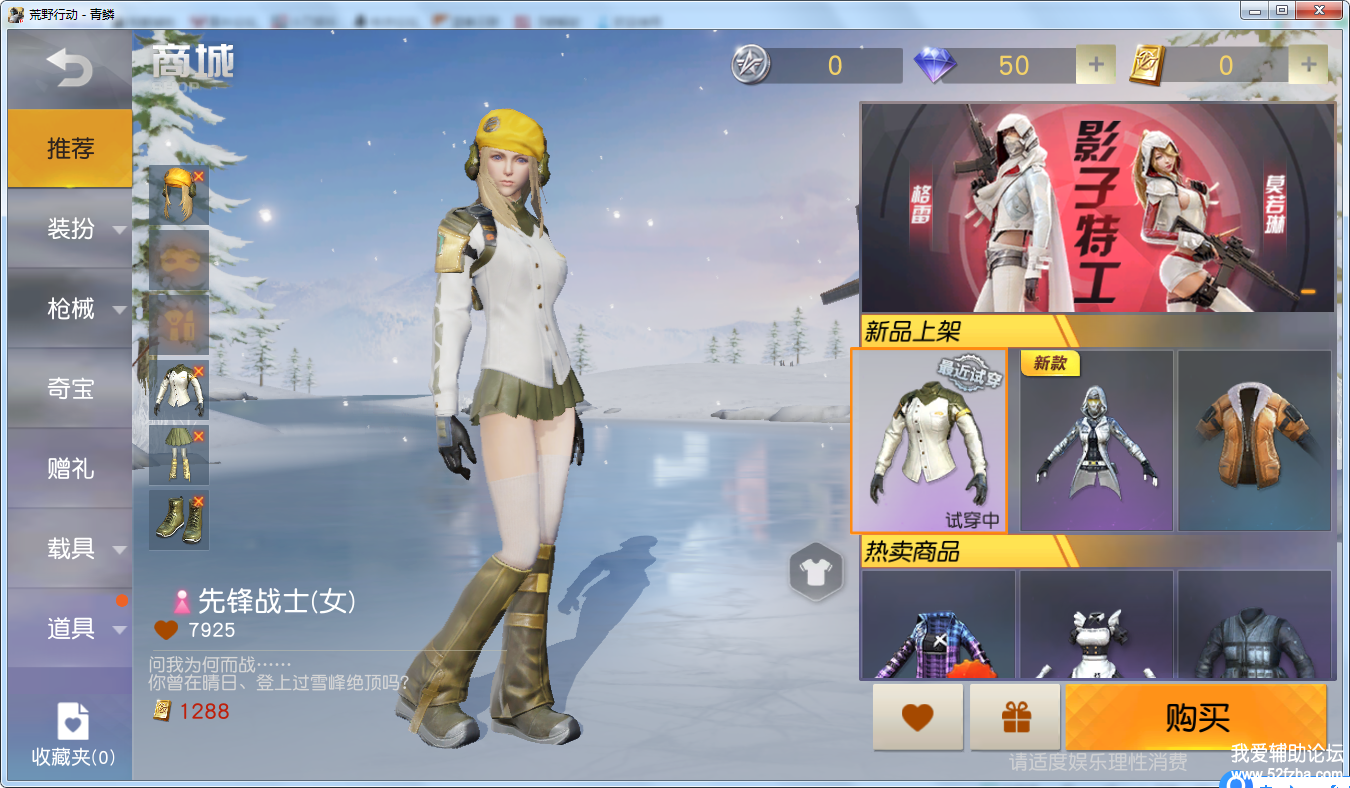Close the game window
The width and height of the screenshot is (1350, 788).
1321,10
